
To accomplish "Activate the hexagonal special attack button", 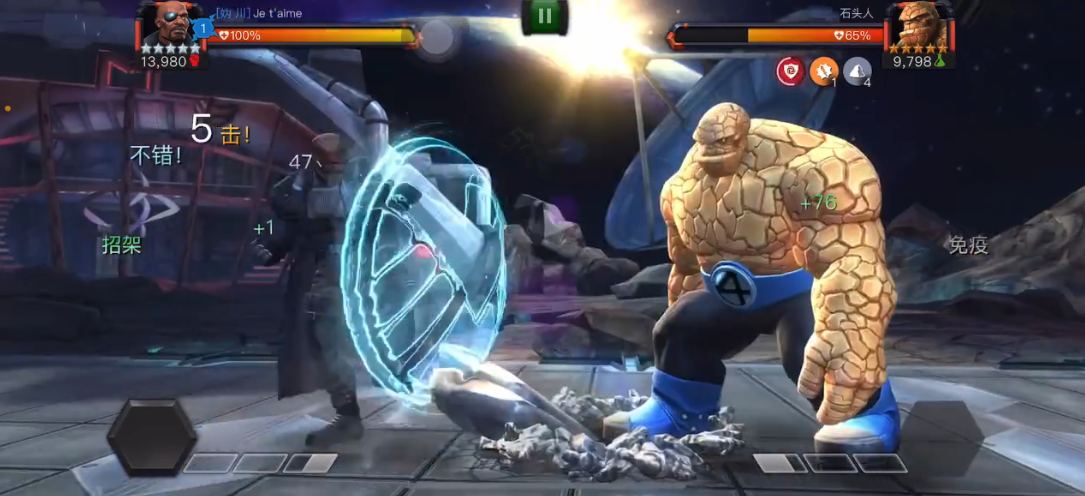I will pyautogui.click(x=151, y=436).
